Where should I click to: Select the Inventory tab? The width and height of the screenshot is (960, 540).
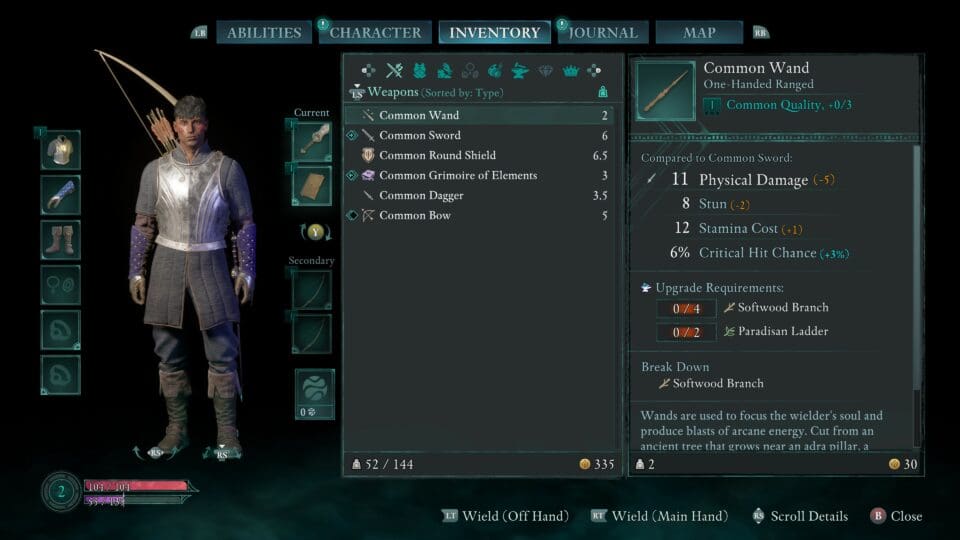[x=494, y=32]
